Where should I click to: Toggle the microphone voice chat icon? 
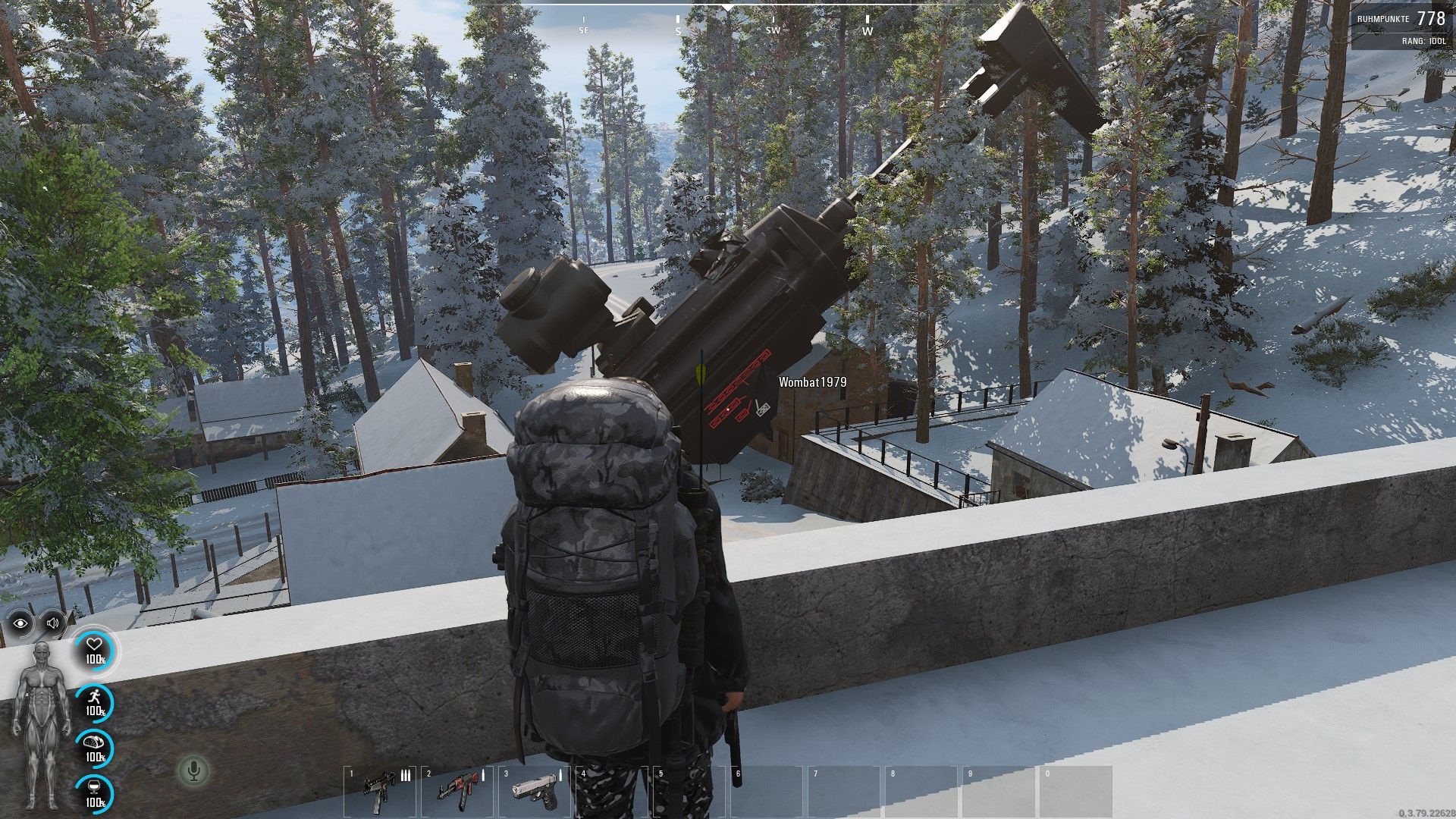coord(193,771)
